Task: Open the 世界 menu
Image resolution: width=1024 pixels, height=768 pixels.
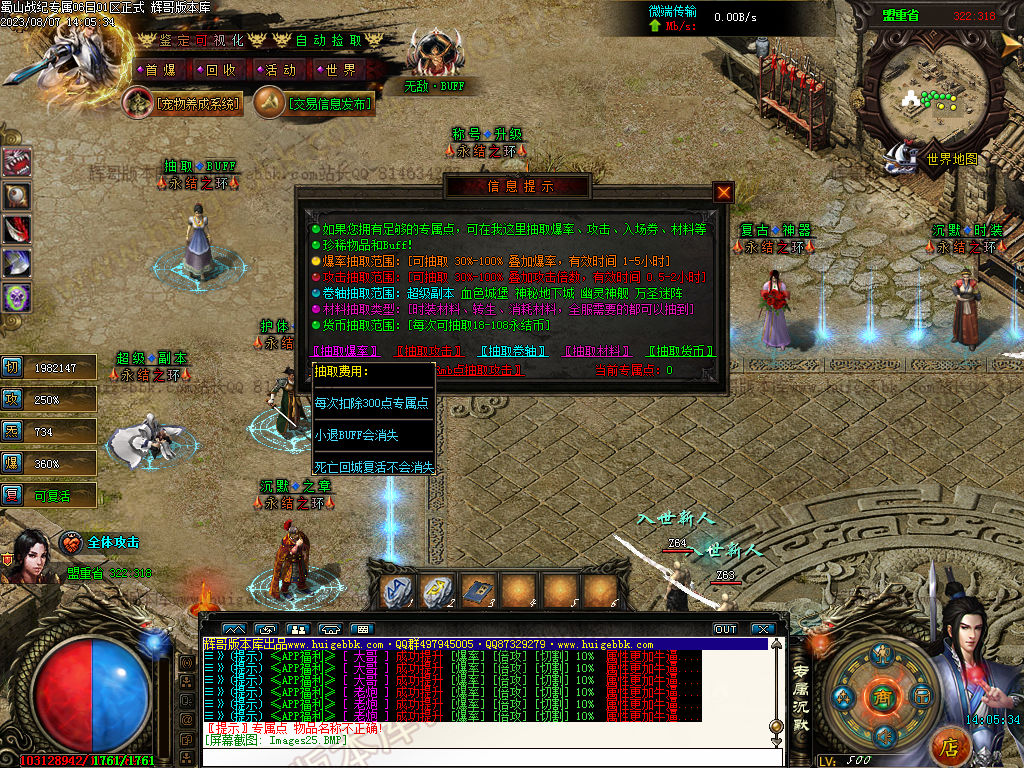Action: click(x=340, y=70)
